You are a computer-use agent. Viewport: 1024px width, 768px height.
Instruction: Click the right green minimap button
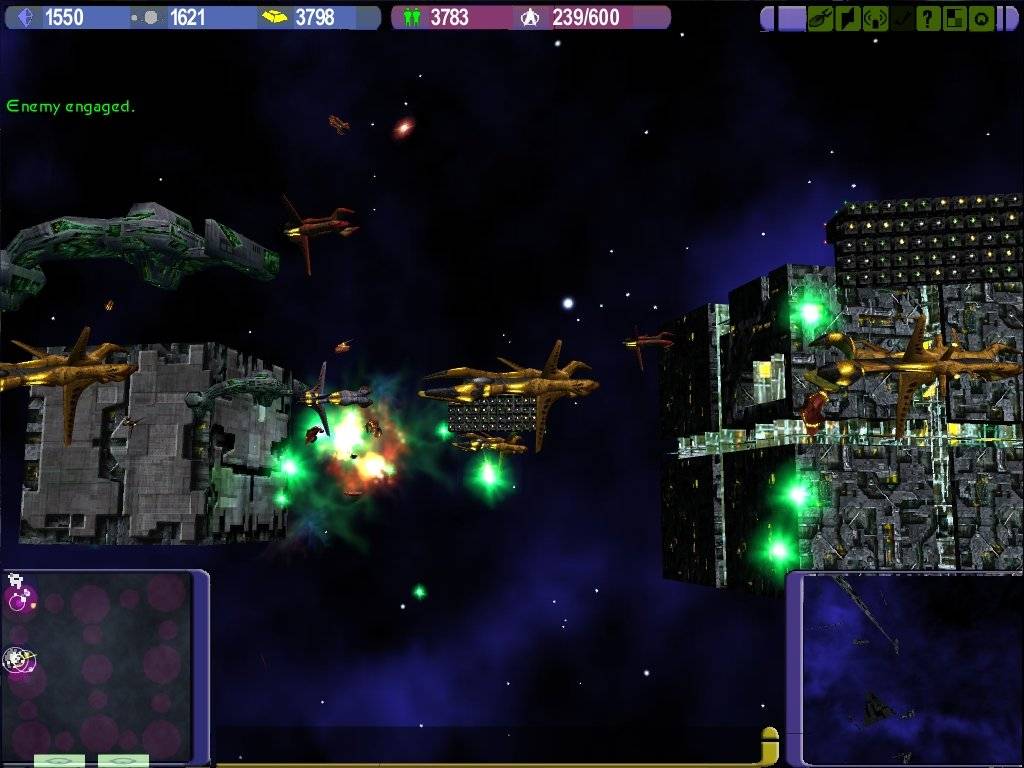coord(123,761)
